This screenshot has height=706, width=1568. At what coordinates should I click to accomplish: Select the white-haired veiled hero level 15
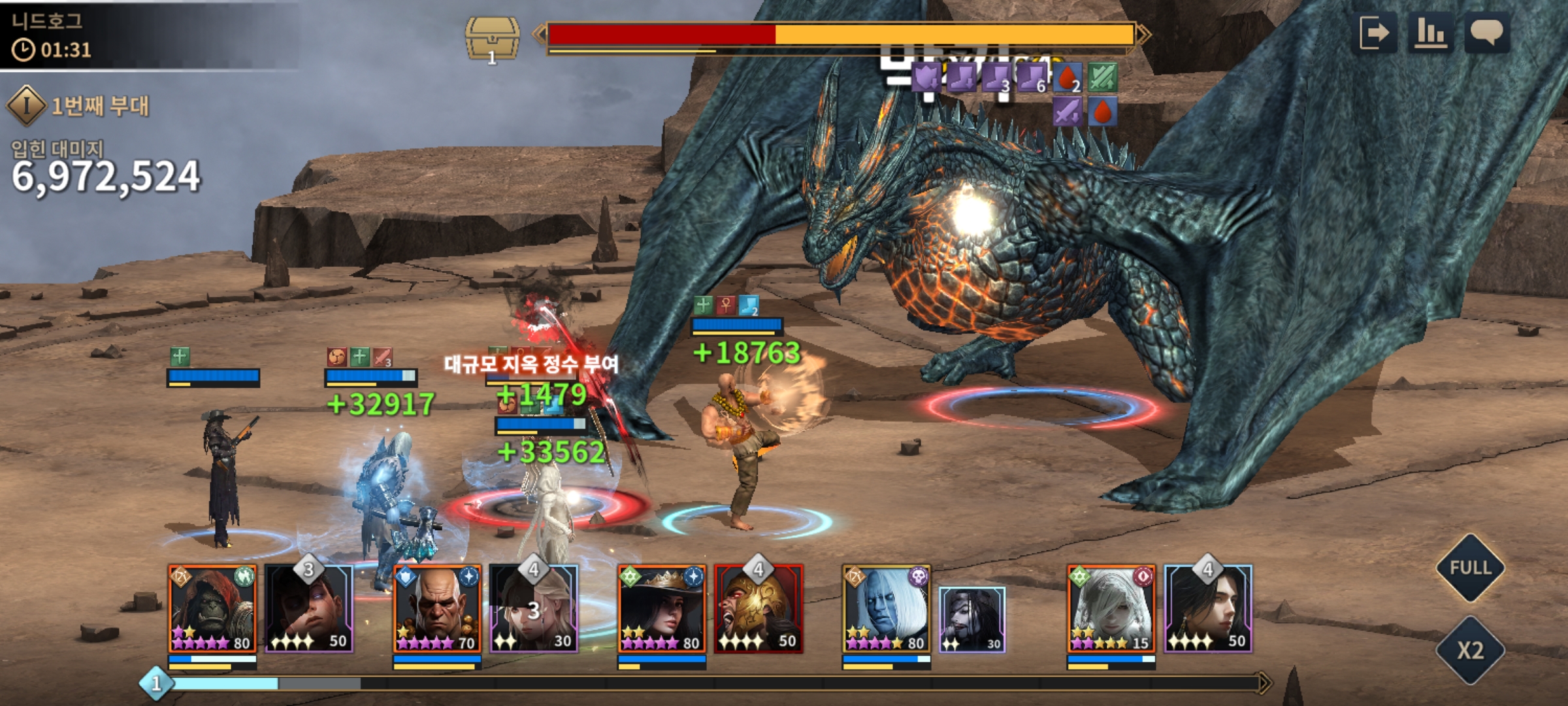[x=1111, y=609]
